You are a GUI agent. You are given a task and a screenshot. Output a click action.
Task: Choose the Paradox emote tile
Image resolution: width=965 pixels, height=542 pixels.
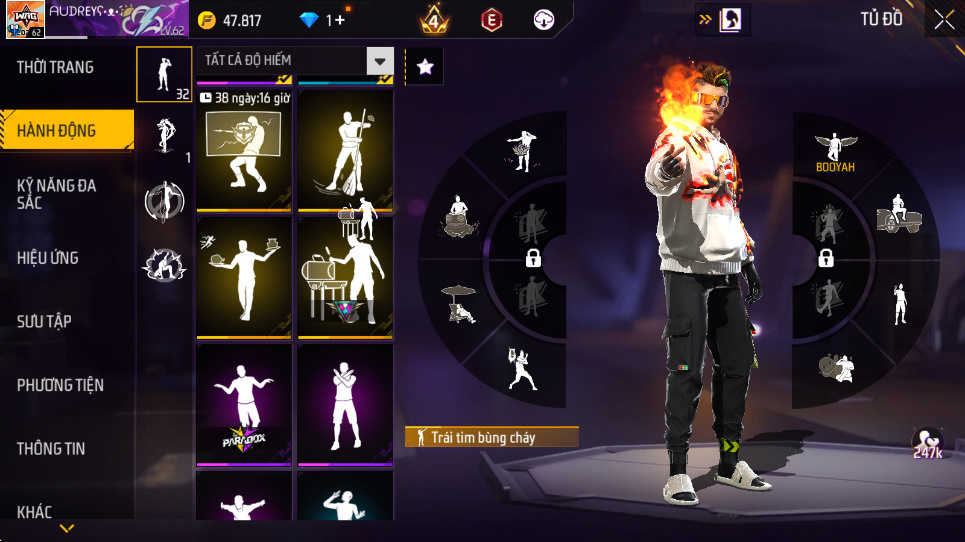tap(244, 405)
